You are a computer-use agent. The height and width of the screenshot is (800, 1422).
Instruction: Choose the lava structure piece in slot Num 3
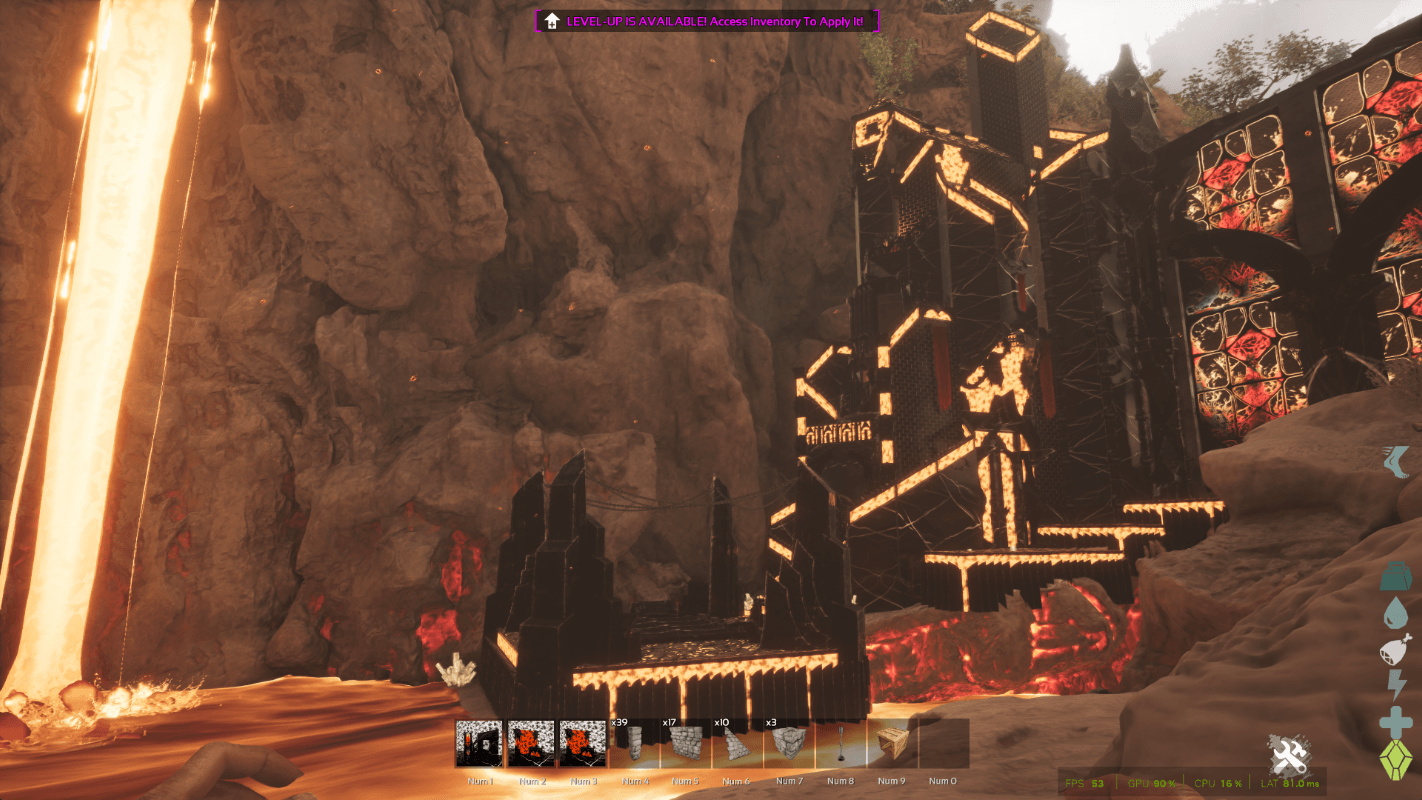point(583,744)
